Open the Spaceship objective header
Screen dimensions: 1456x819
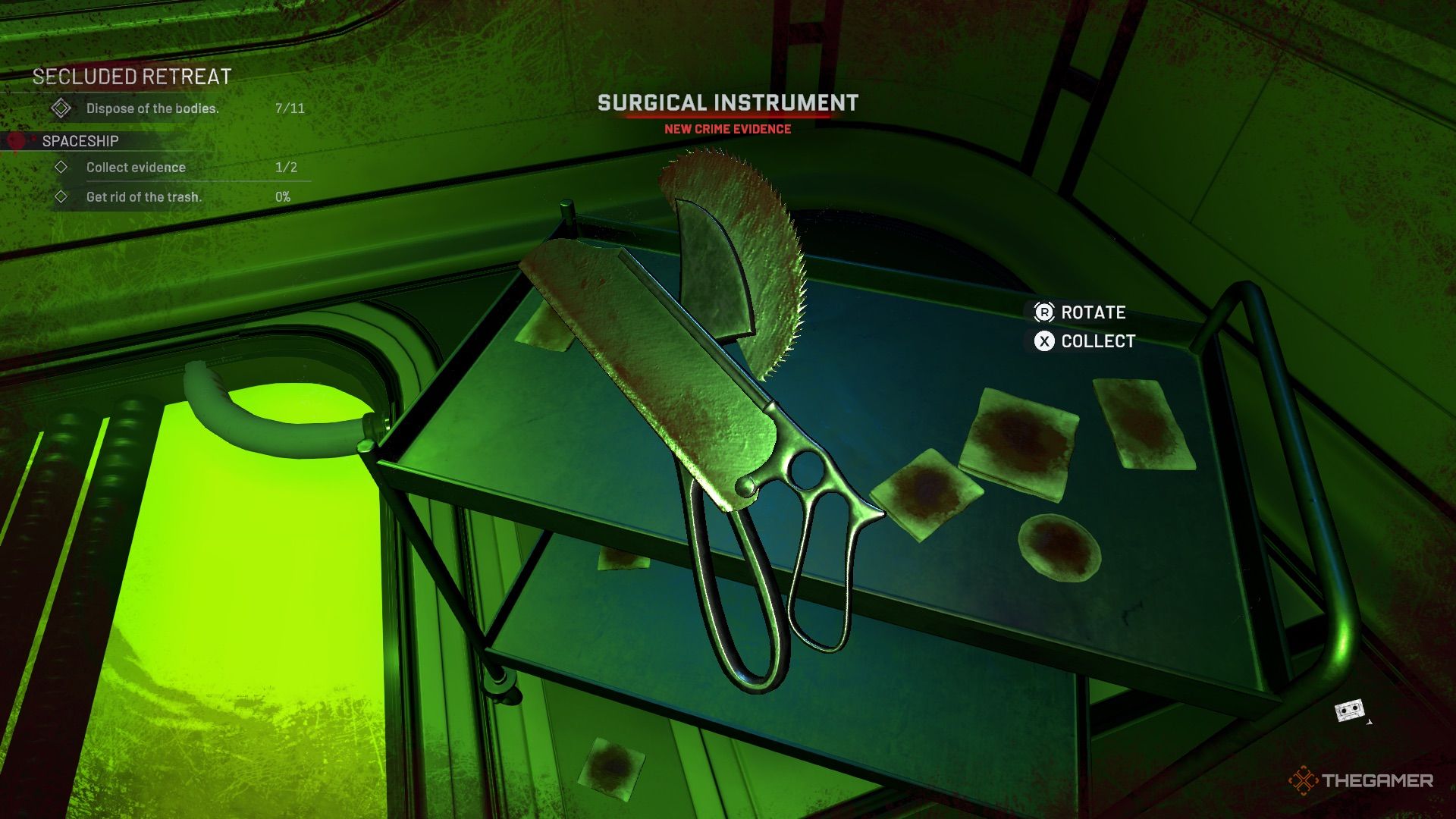80,141
